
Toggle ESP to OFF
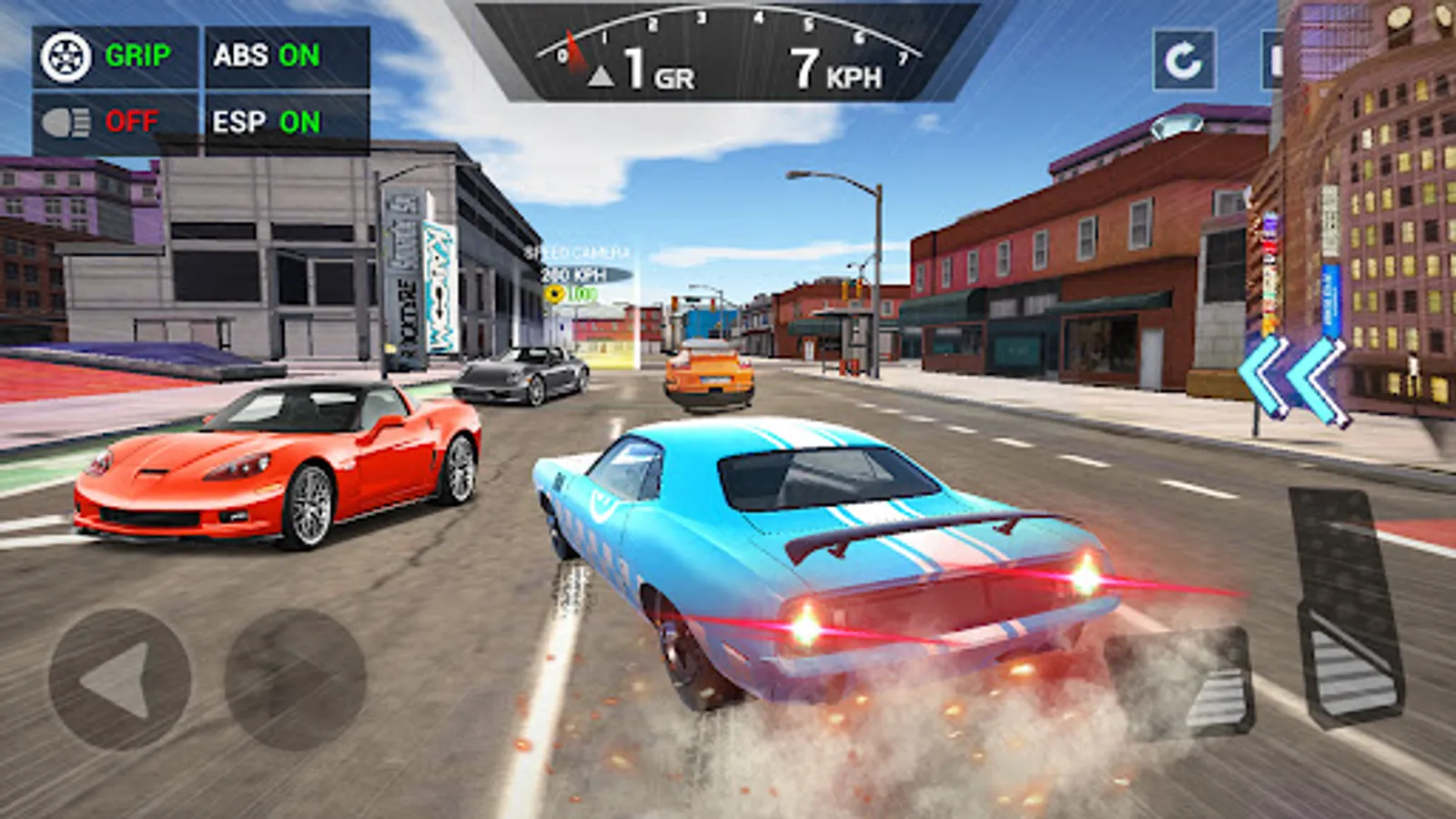[x=264, y=119]
